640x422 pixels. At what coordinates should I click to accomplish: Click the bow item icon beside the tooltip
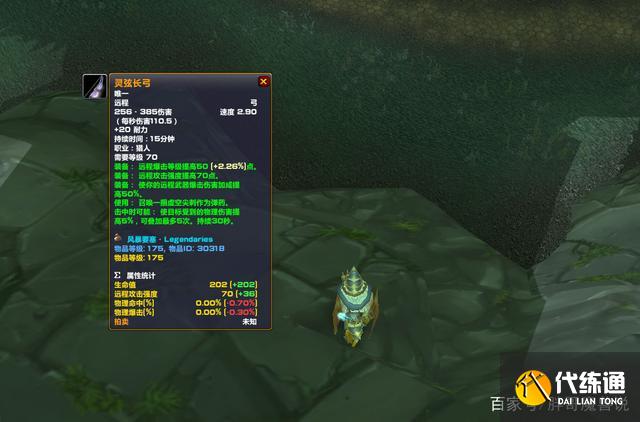(95, 85)
